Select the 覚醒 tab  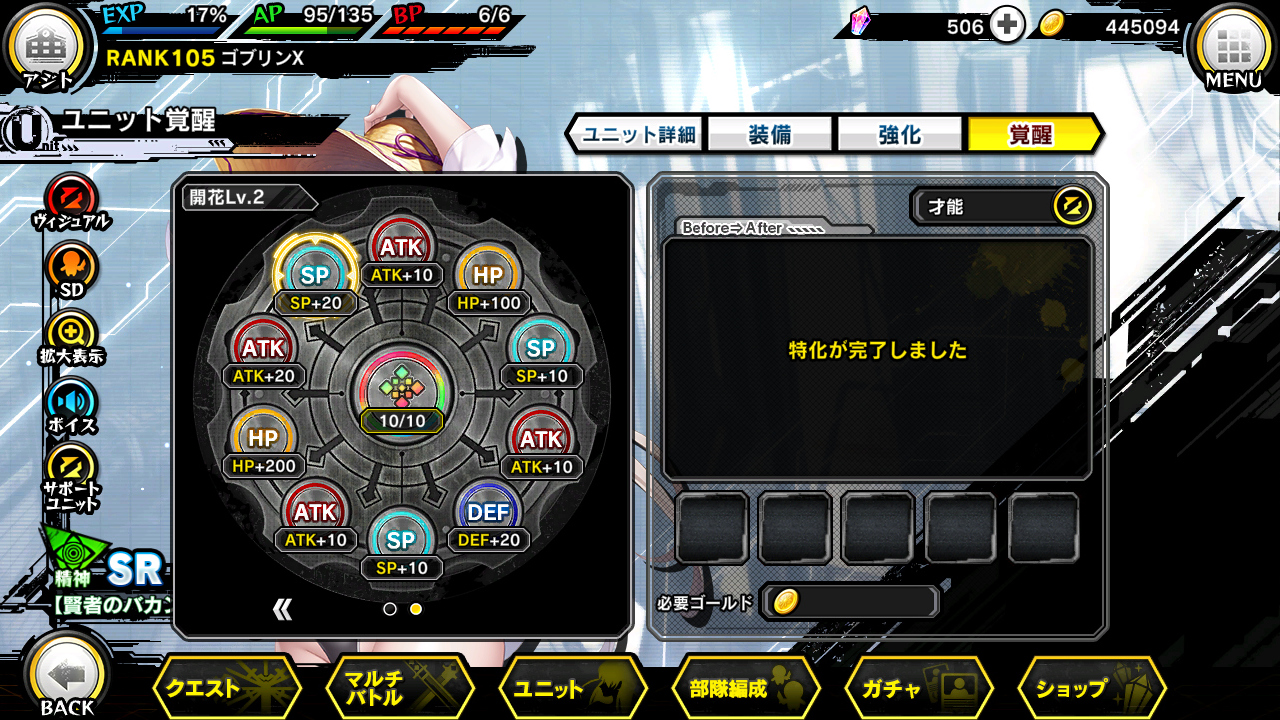[x=1031, y=135]
